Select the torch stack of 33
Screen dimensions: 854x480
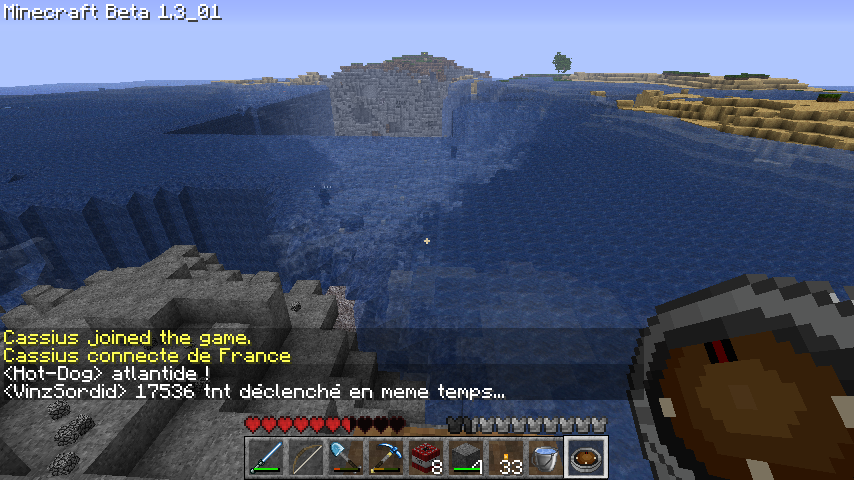[x=506, y=459]
